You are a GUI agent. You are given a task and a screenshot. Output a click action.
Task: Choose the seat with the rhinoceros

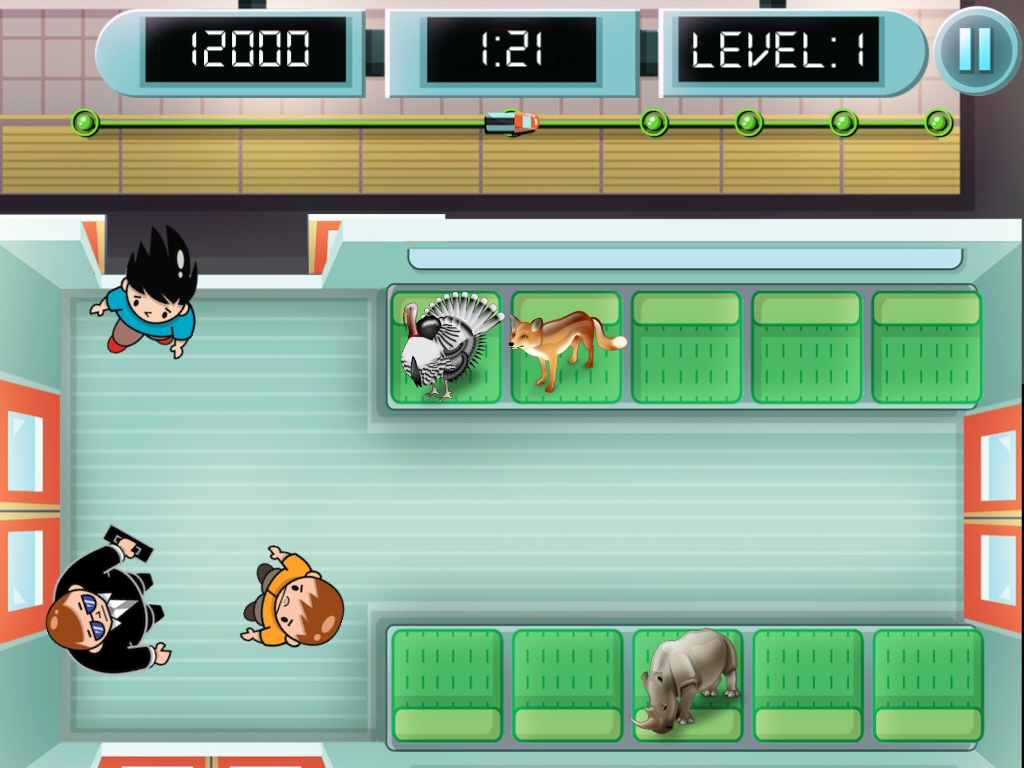688,684
